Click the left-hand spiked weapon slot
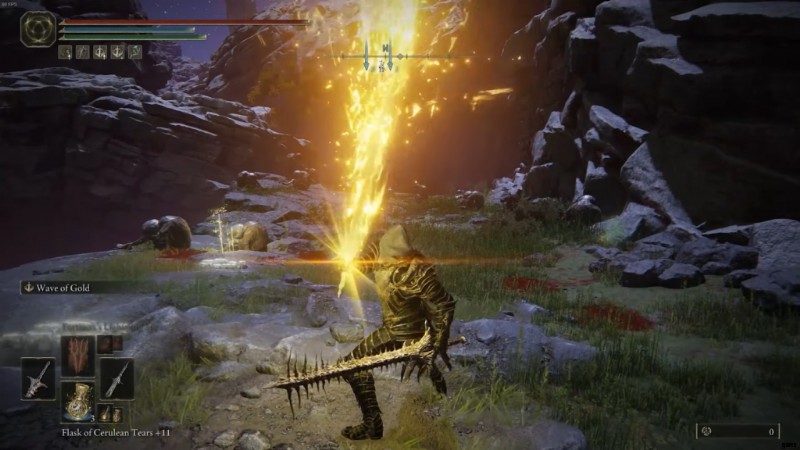The image size is (800, 450). click(x=38, y=378)
